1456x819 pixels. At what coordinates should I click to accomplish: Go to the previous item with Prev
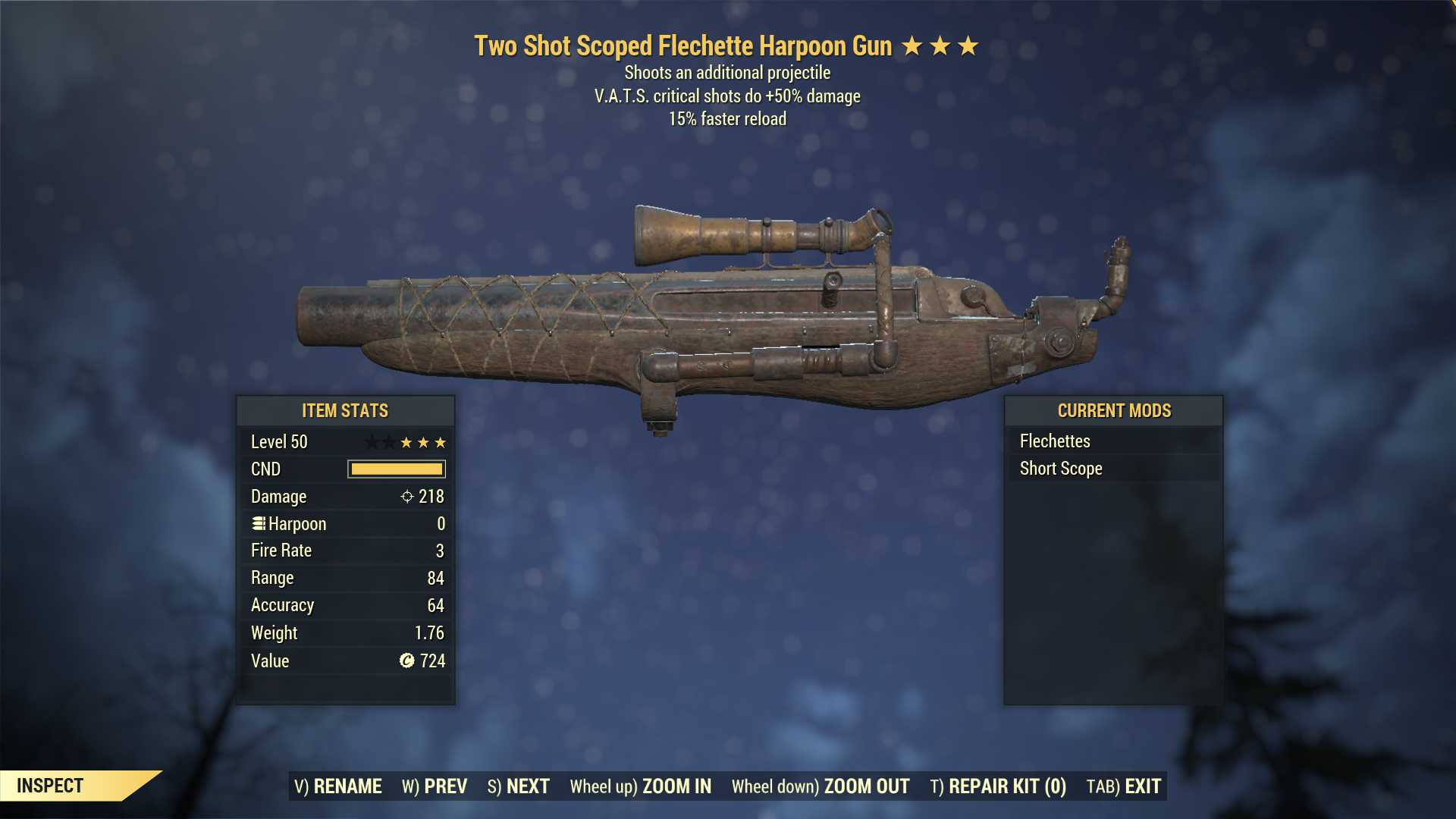tap(435, 786)
